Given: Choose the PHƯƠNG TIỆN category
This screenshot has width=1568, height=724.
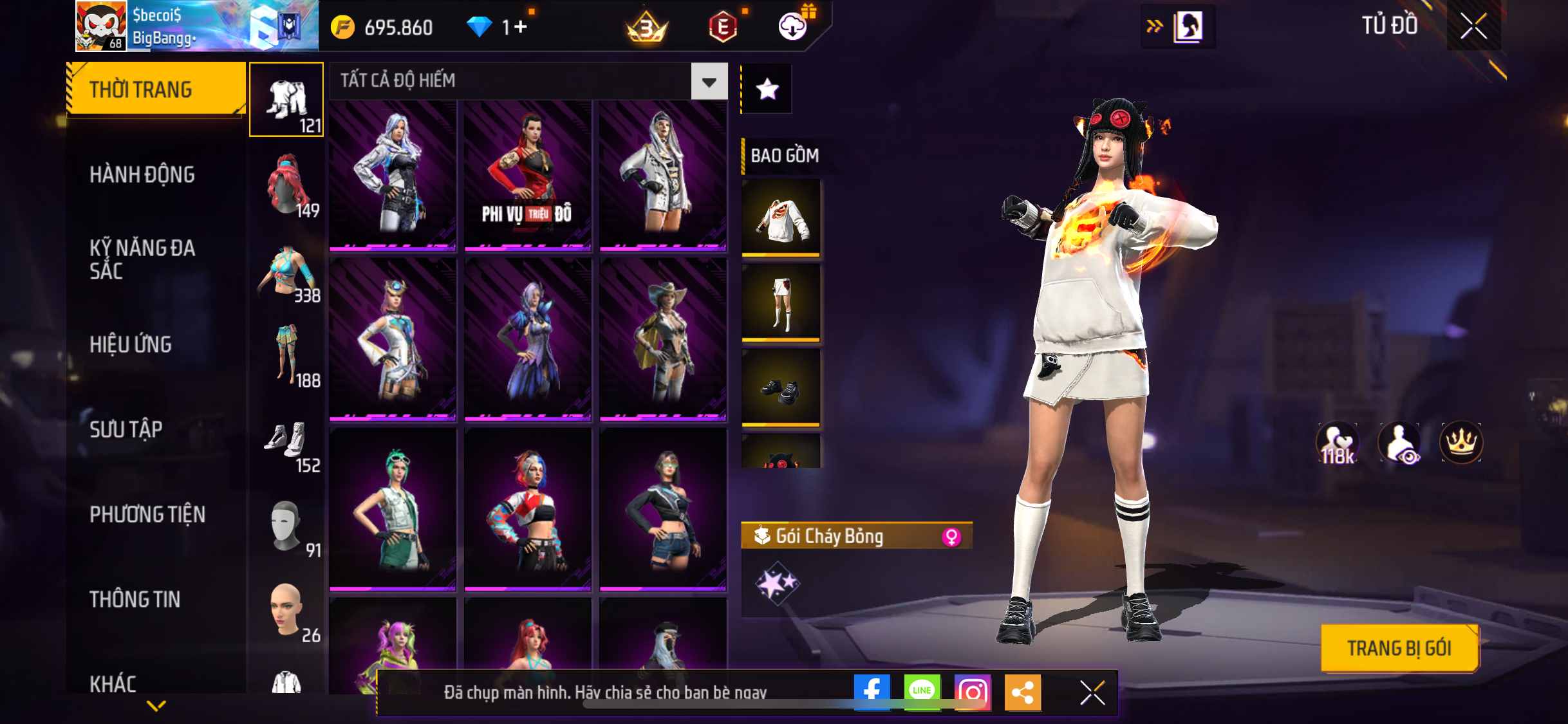Looking at the screenshot, I should click(147, 514).
